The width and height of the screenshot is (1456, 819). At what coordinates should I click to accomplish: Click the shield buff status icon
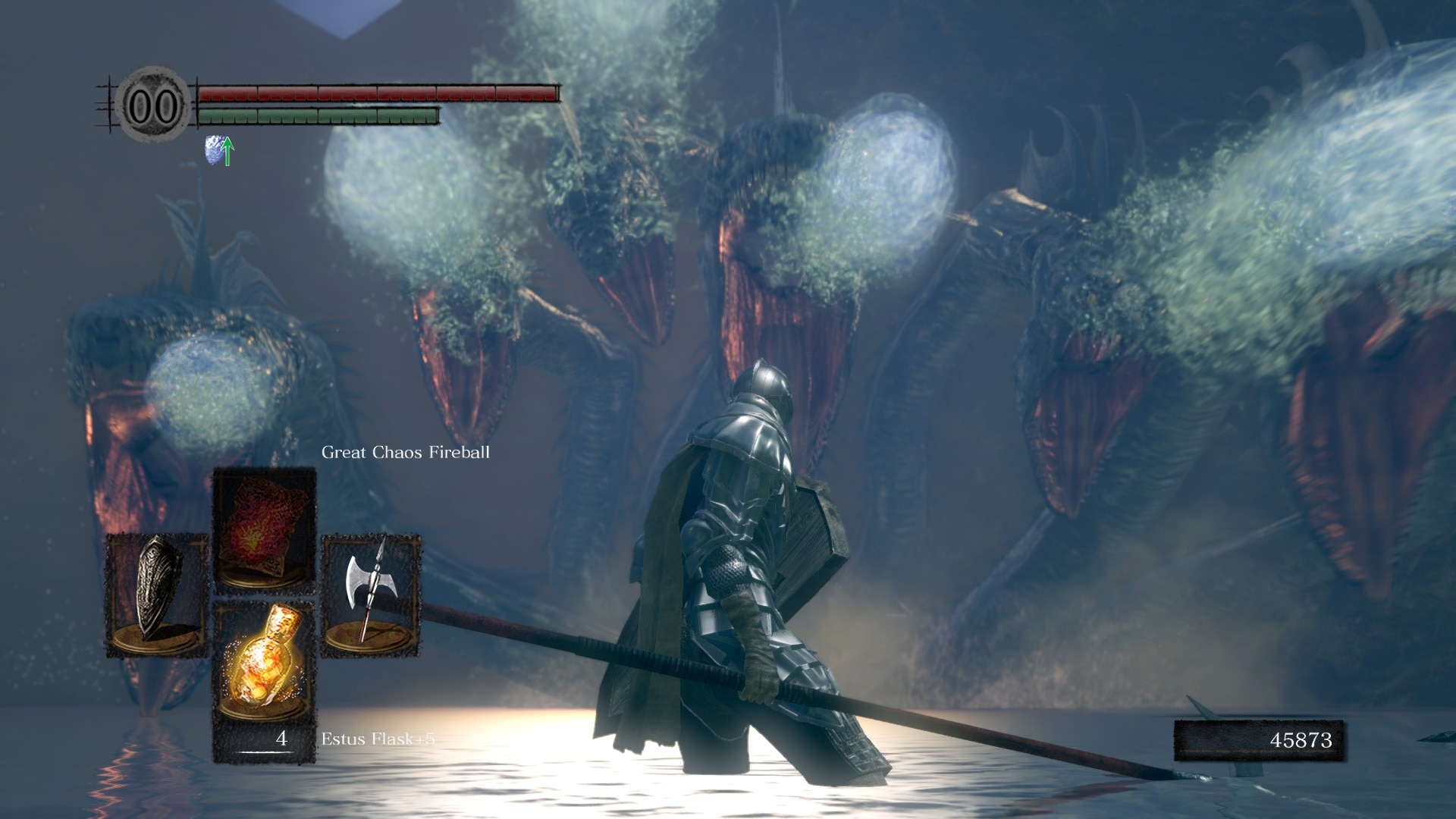[218, 151]
